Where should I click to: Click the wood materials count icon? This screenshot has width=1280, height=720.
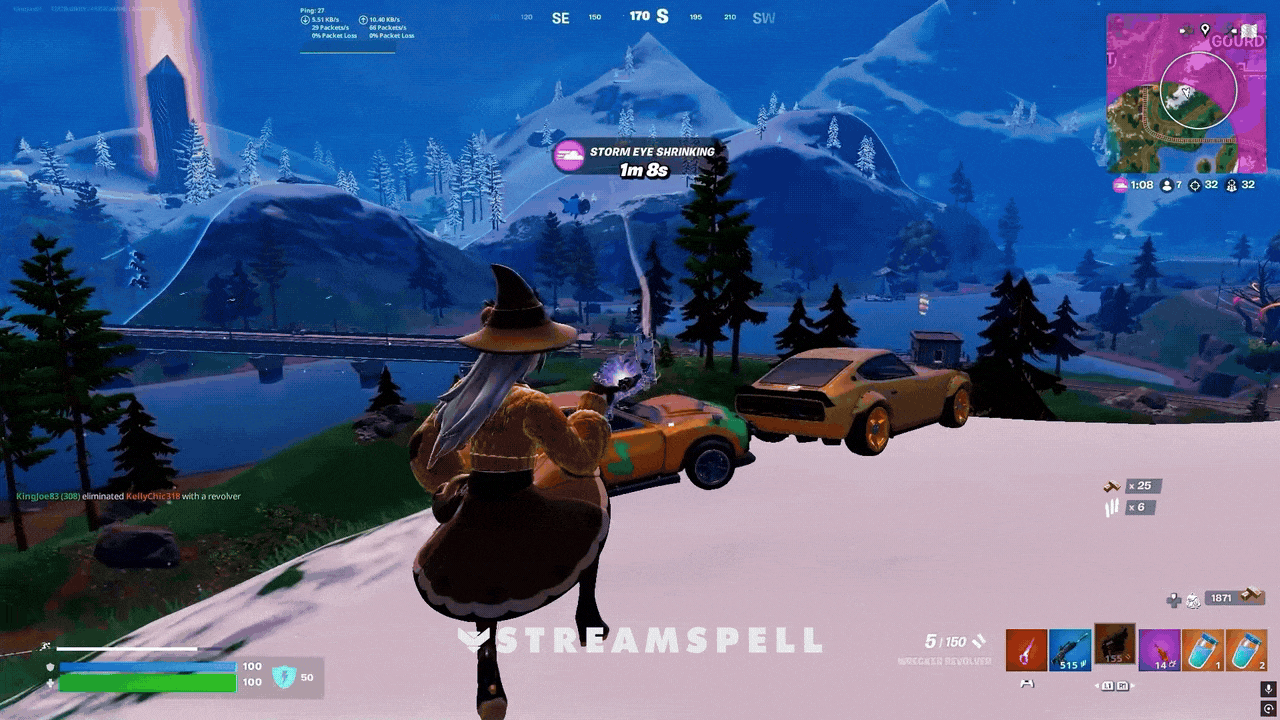(x=1111, y=486)
